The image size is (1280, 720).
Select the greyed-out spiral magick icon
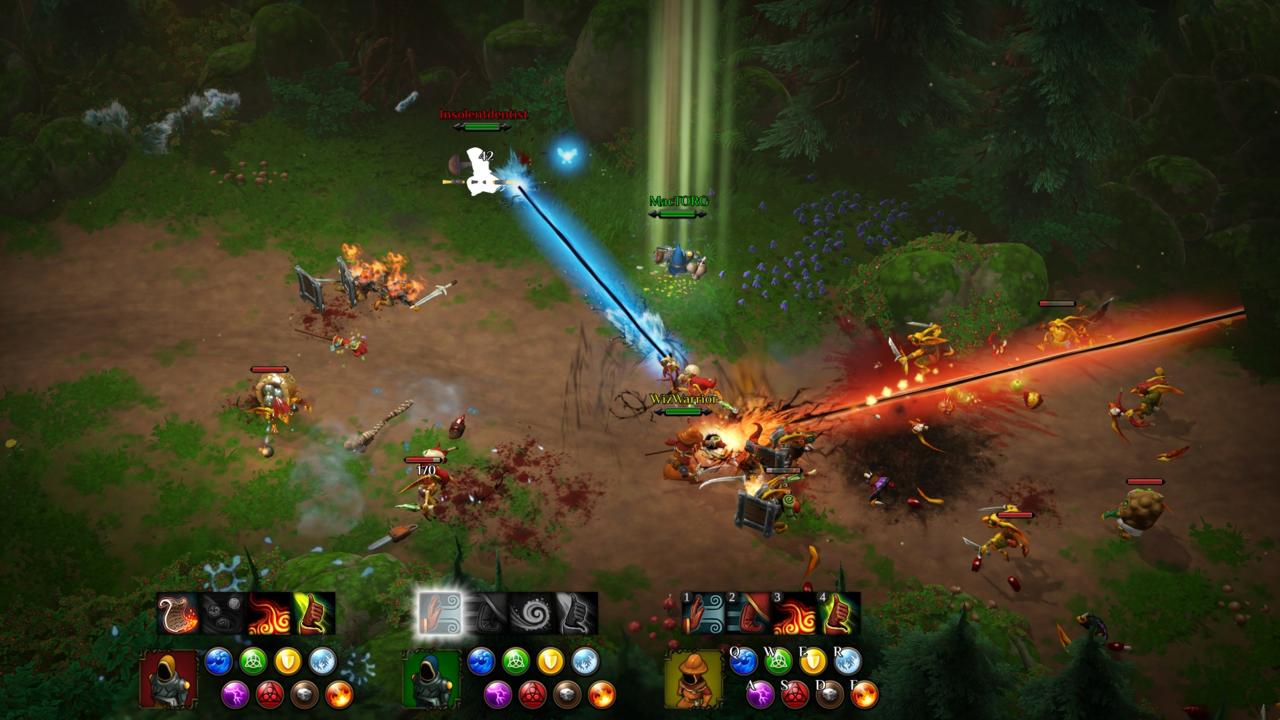(x=531, y=613)
